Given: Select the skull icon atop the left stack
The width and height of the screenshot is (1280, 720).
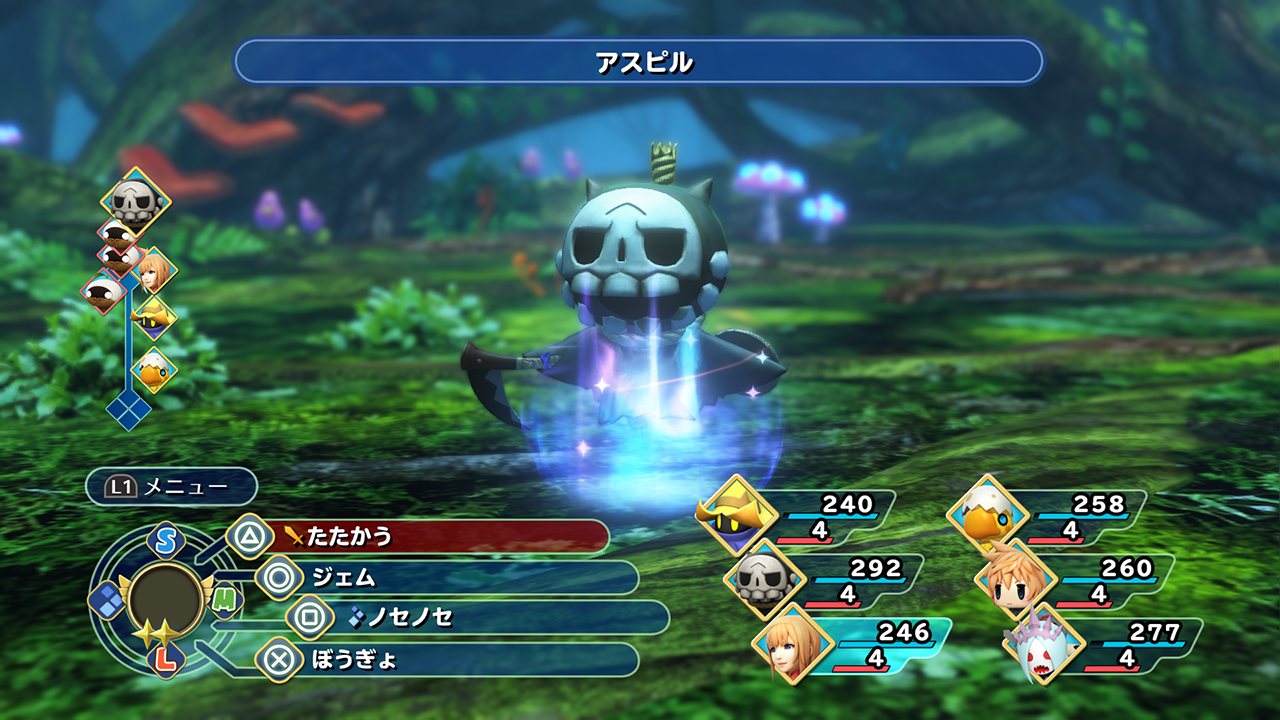Looking at the screenshot, I should tap(134, 200).
